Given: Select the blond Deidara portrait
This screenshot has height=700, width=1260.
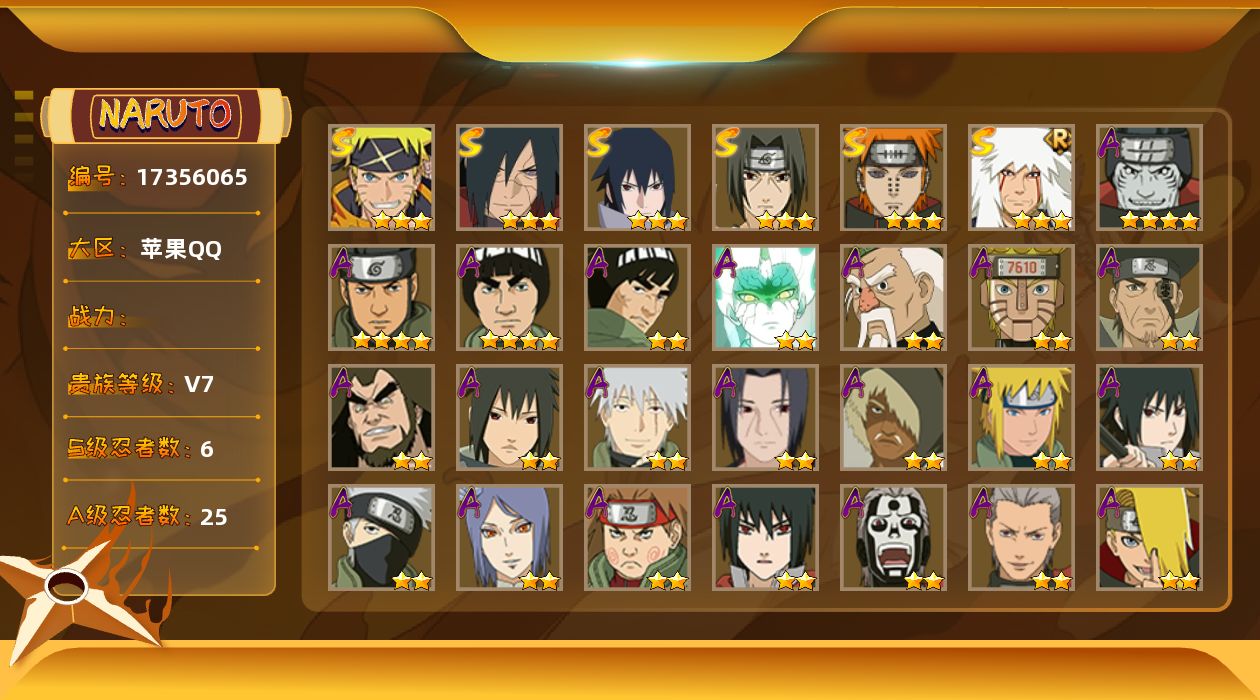Looking at the screenshot, I should tap(1149, 537).
